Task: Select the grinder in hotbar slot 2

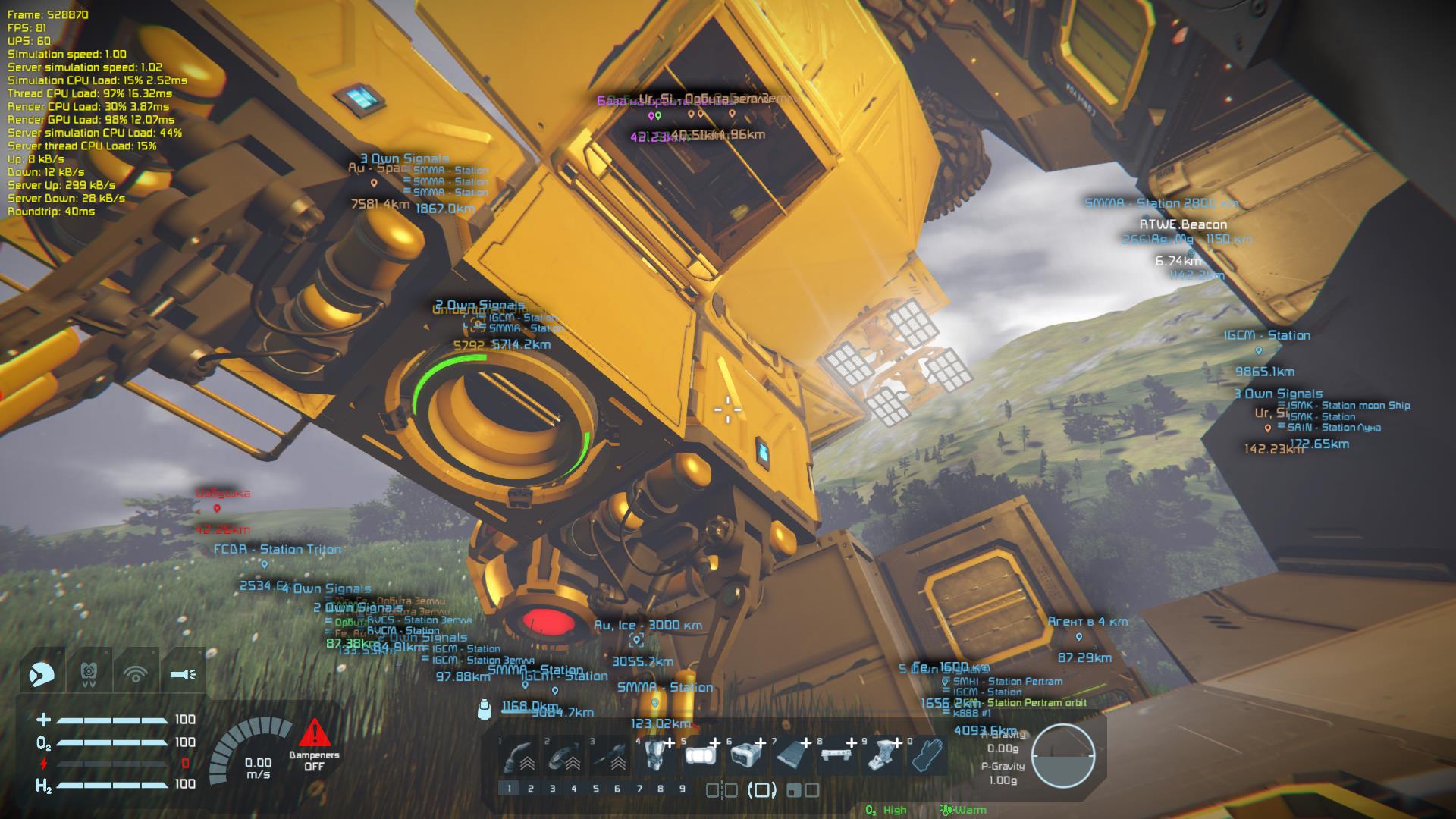Action: (566, 755)
